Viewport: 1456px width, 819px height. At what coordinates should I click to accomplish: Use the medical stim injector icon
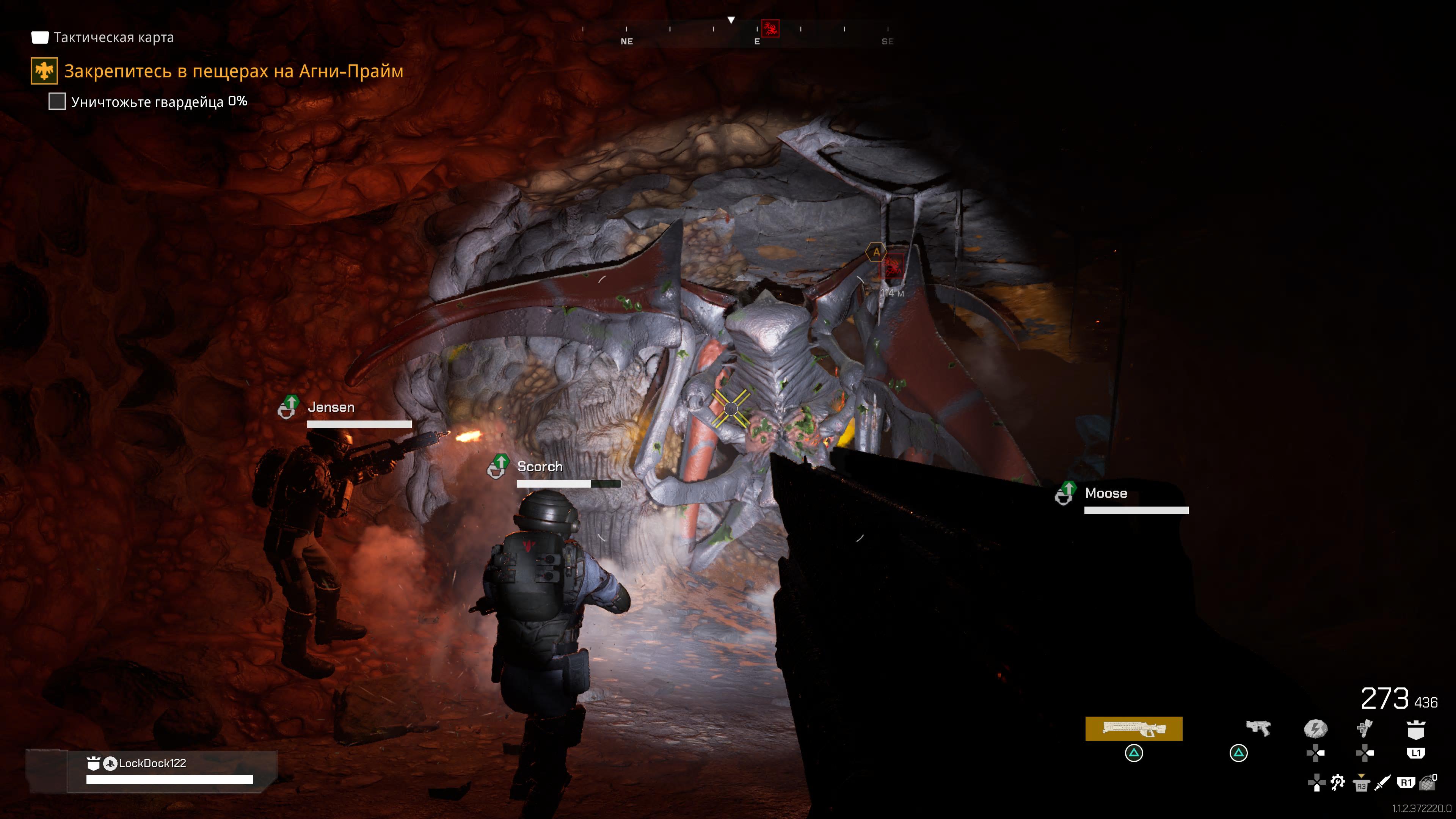(1365, 728)
